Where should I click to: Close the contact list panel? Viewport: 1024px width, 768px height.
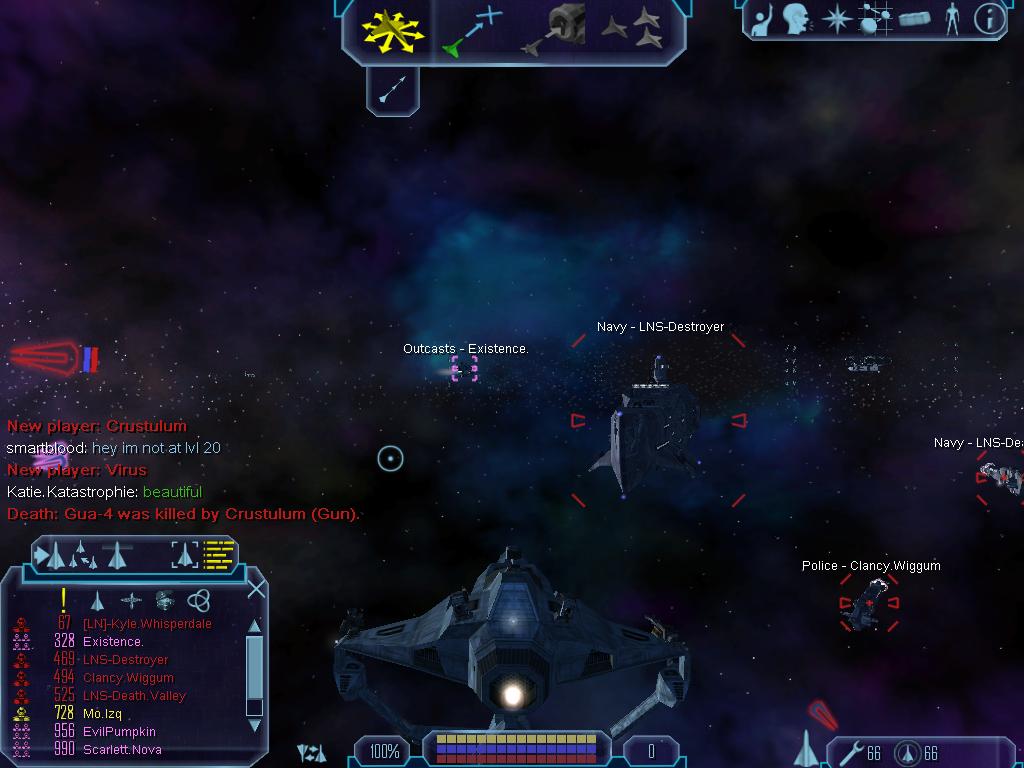pyautogui.click(x=256, y=589)
